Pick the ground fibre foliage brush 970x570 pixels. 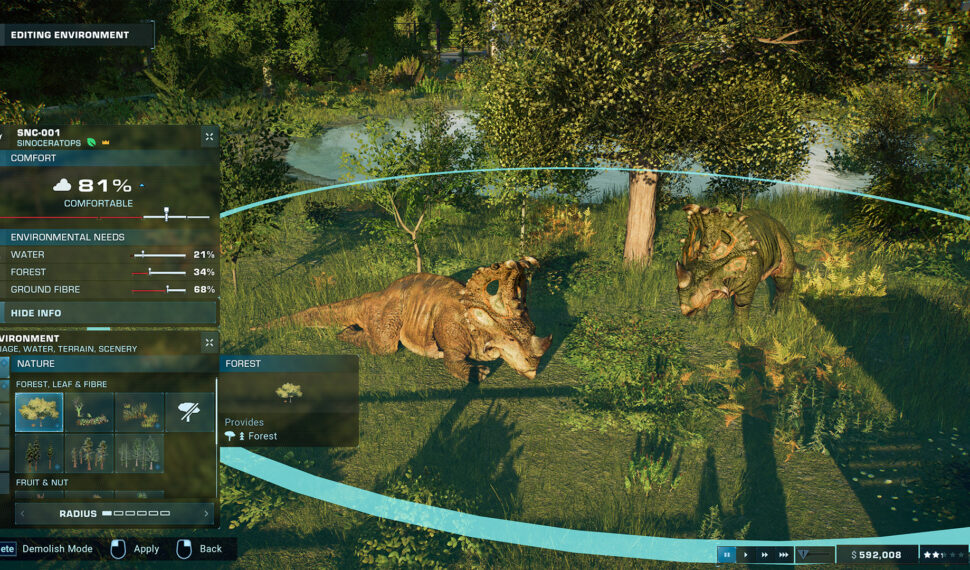tap(139, 412)
